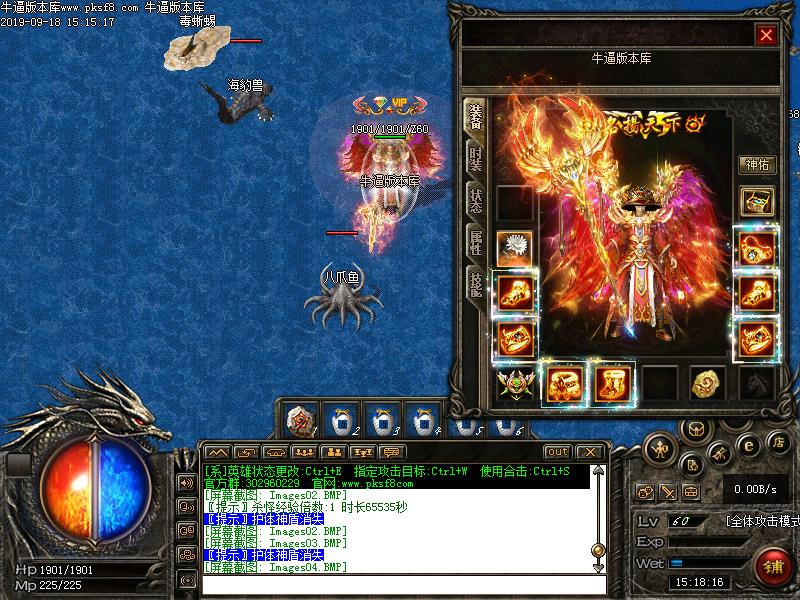Use the blue potion in hotbar slot 2
Screen dimensions: 800x600
[343, 418]
